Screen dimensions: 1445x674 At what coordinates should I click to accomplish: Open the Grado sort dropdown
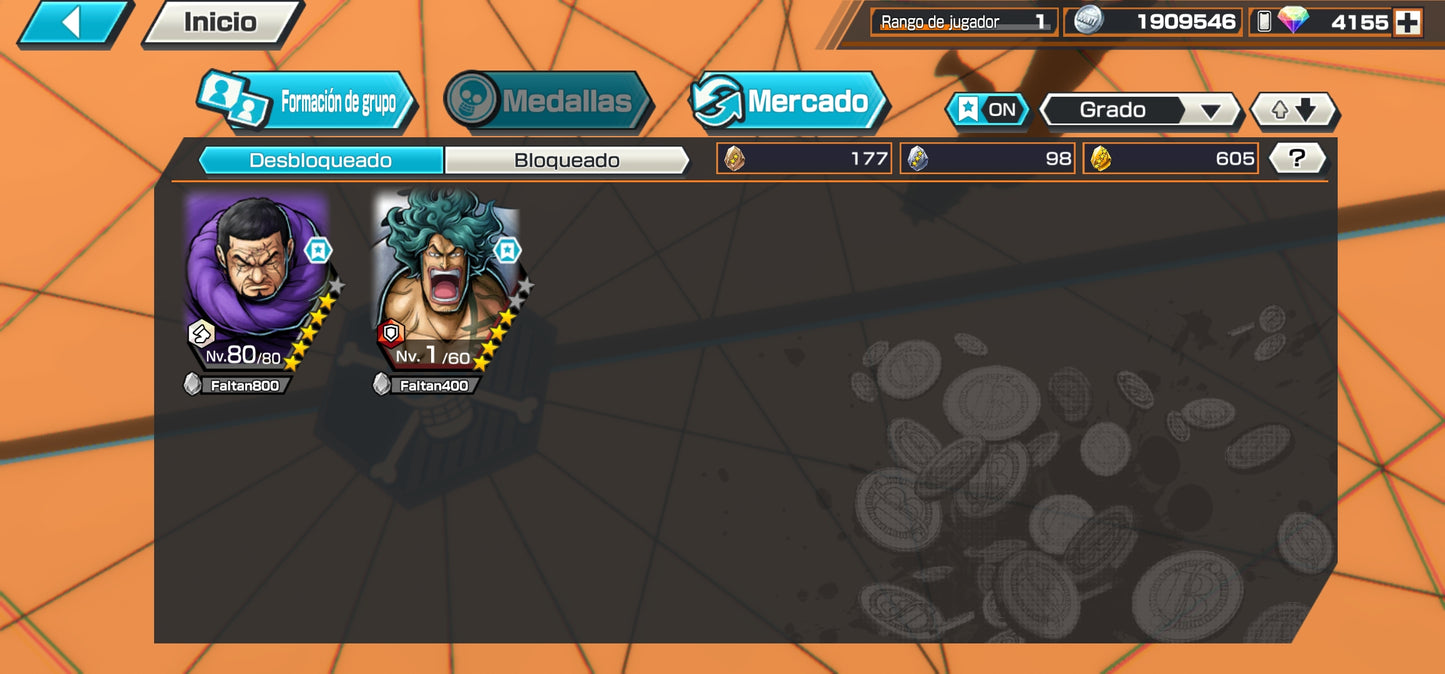[x=1140, y=110]
